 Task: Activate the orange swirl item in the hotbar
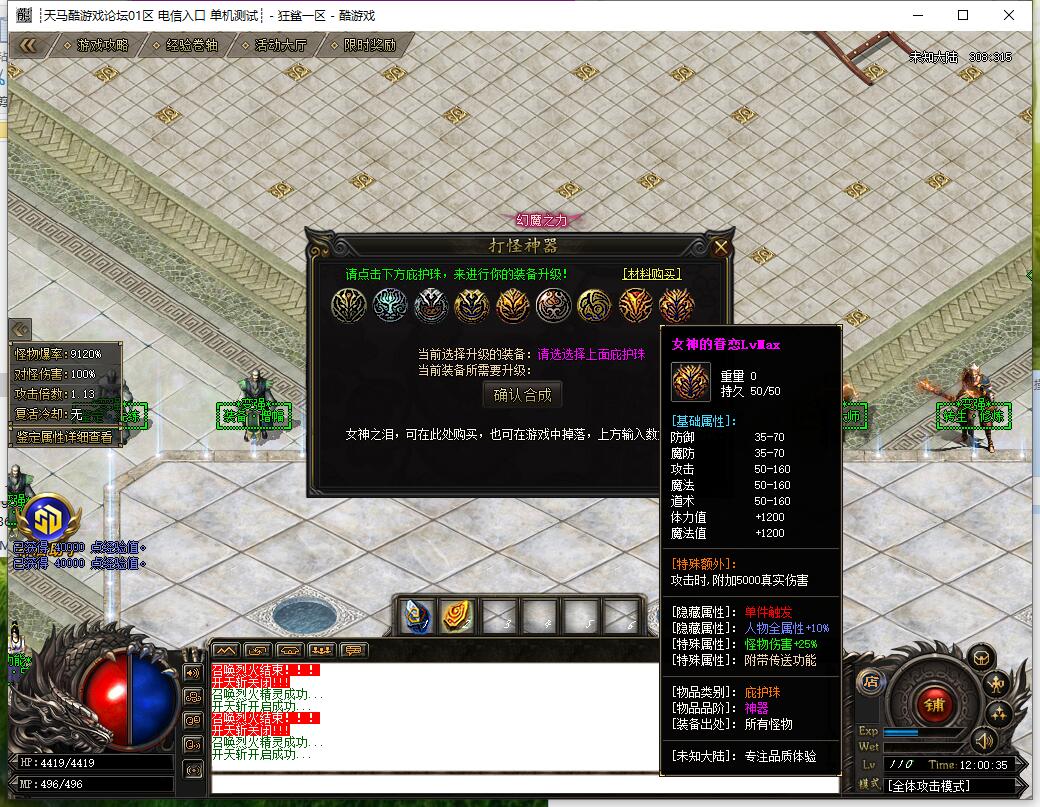[458, 616]
